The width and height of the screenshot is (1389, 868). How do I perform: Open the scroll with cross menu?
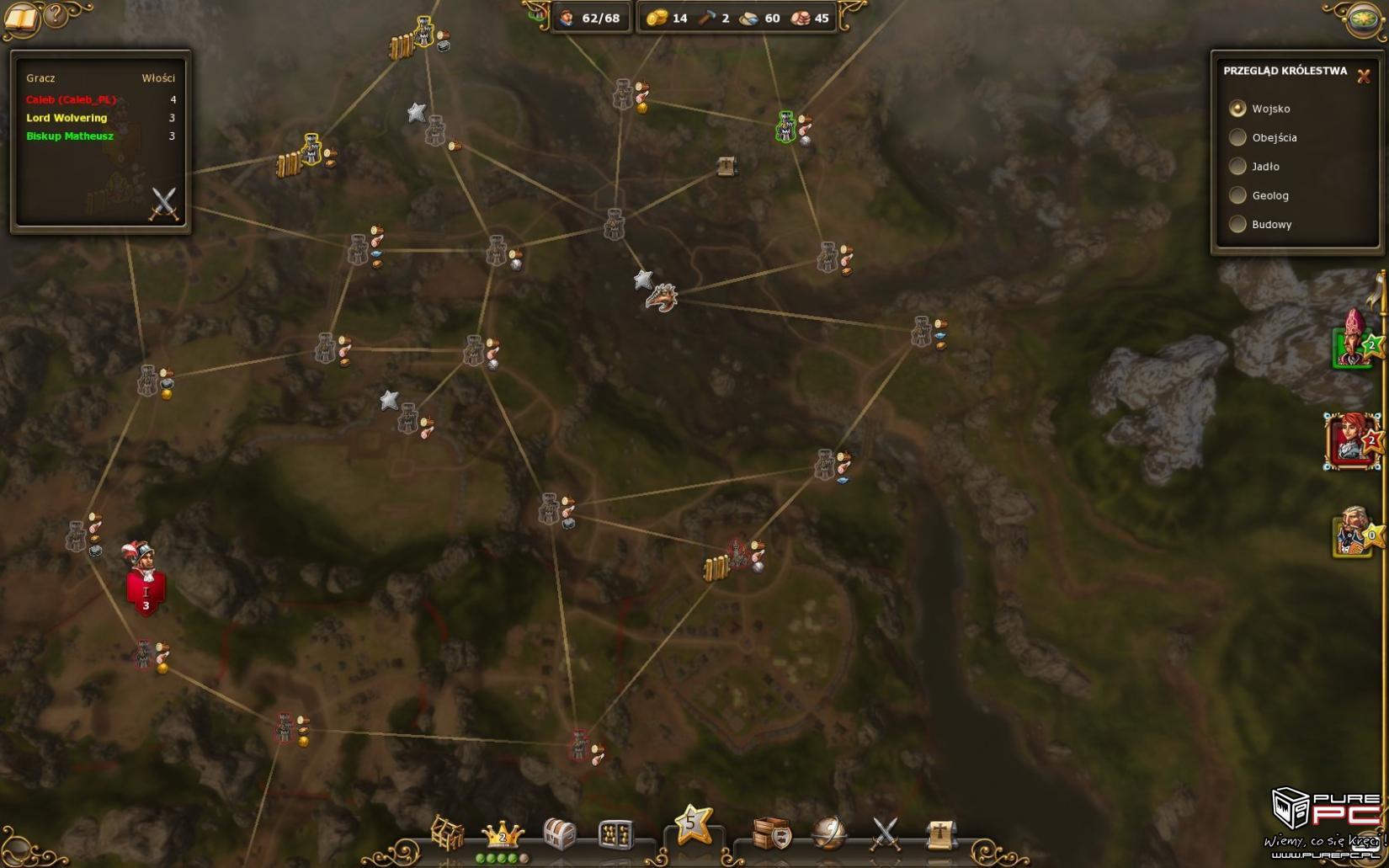[x=940, y=834]
